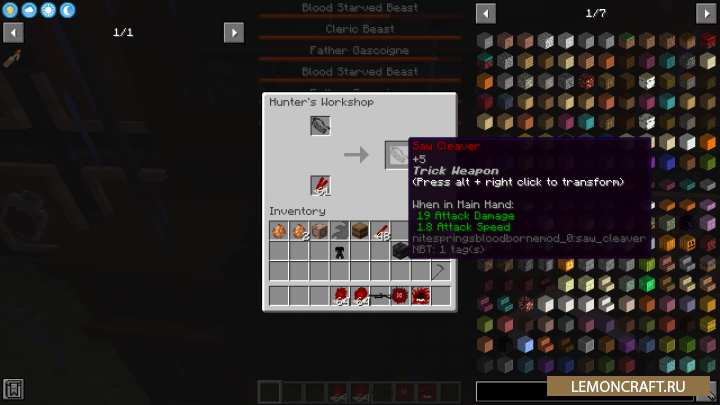720x405 pixels.
Task: Go to next JEI item page
Action: (x=706, y=13)
